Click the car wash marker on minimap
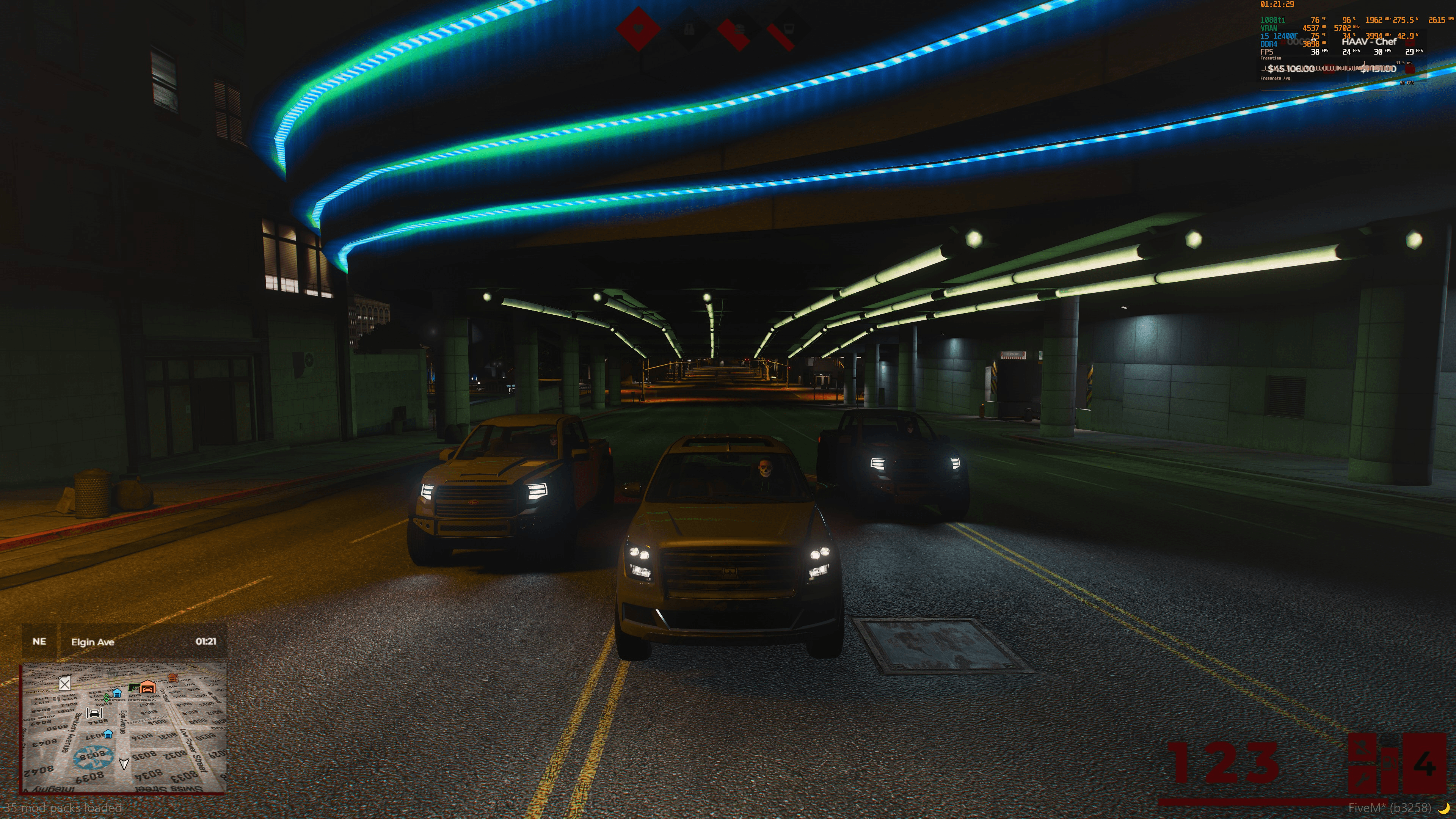 pyautogui.click(x=94, y=712)
